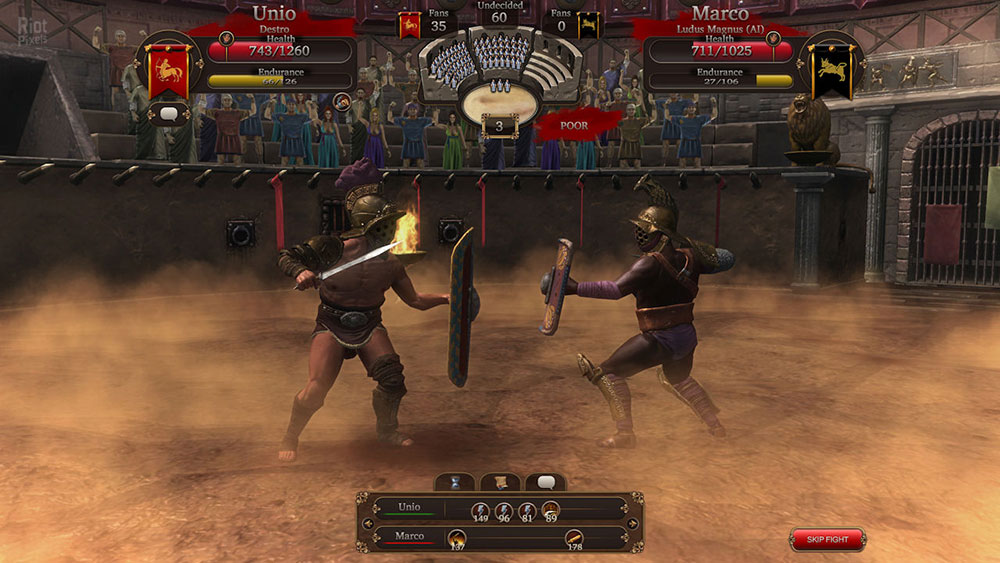Select the Unio row in the timeline panel

tap(410, 507)
